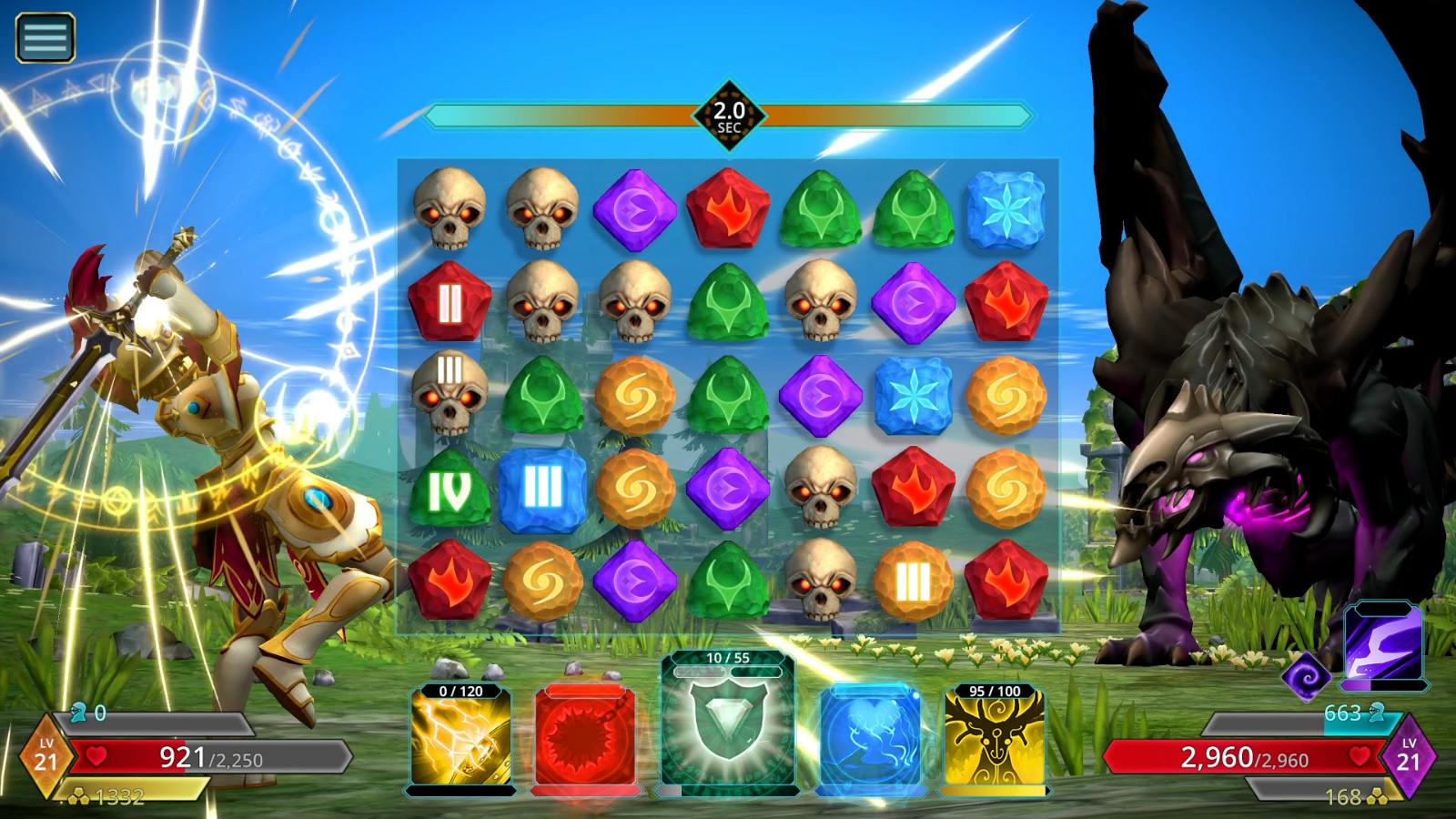Select the blue gem marked III
Screen dimensions: 1456x819
[x=541, y=490]
